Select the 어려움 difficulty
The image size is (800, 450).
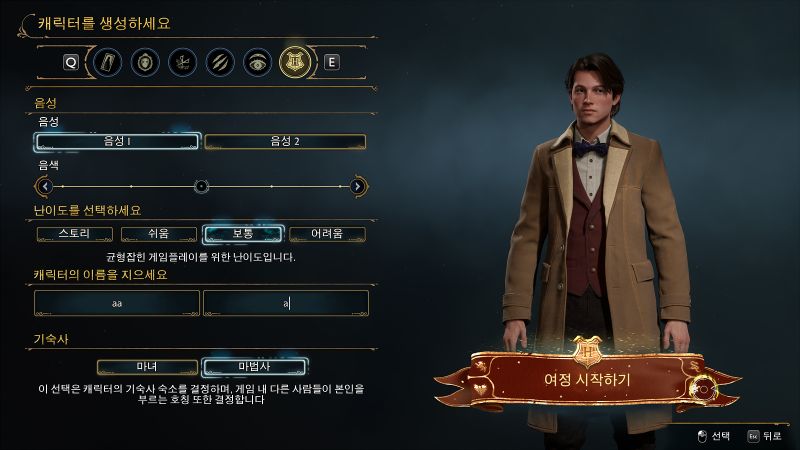pyautogui.click(x=327, y=234)
